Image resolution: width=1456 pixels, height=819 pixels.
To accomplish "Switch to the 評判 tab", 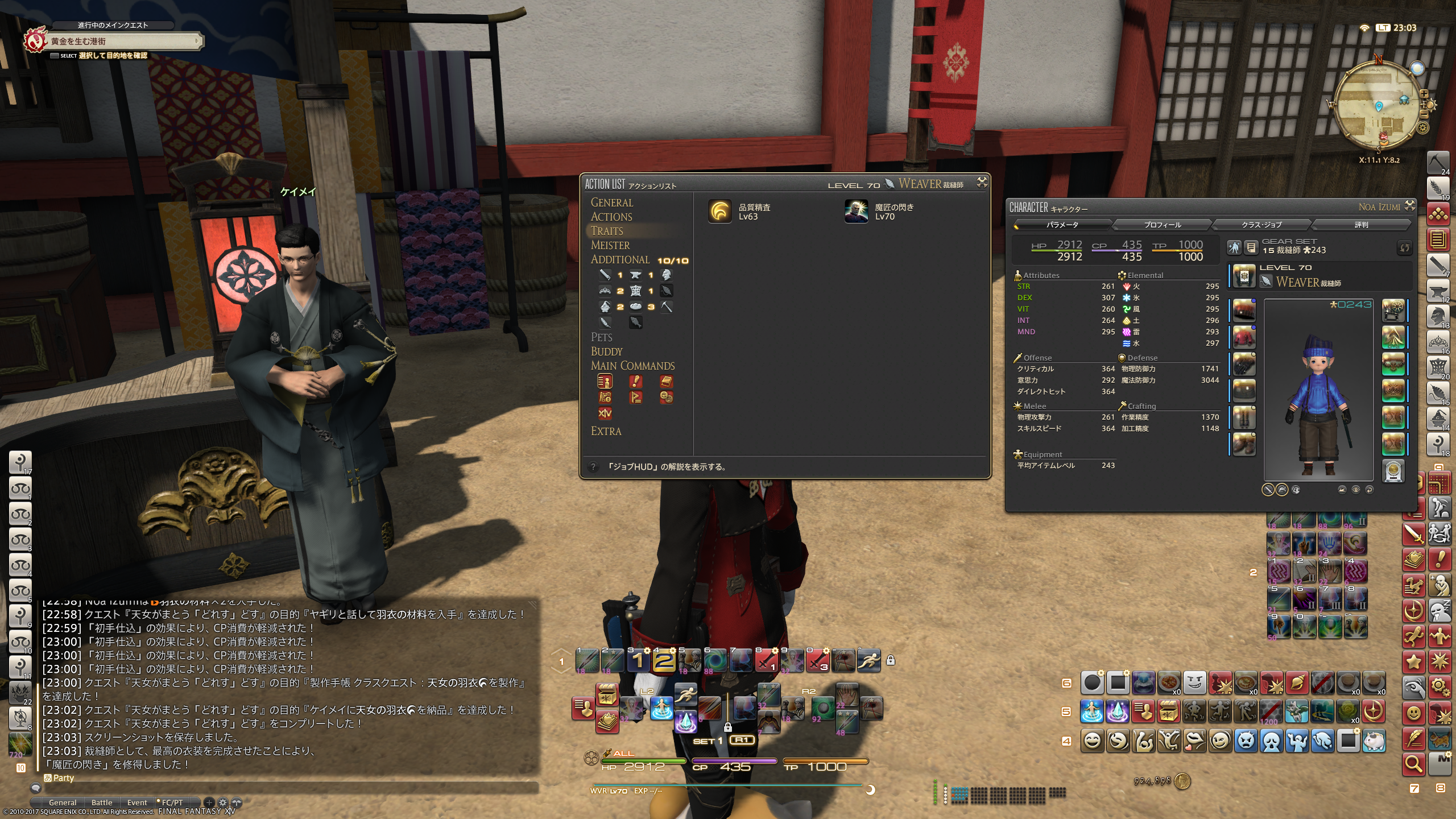I will click(1361, 225).
